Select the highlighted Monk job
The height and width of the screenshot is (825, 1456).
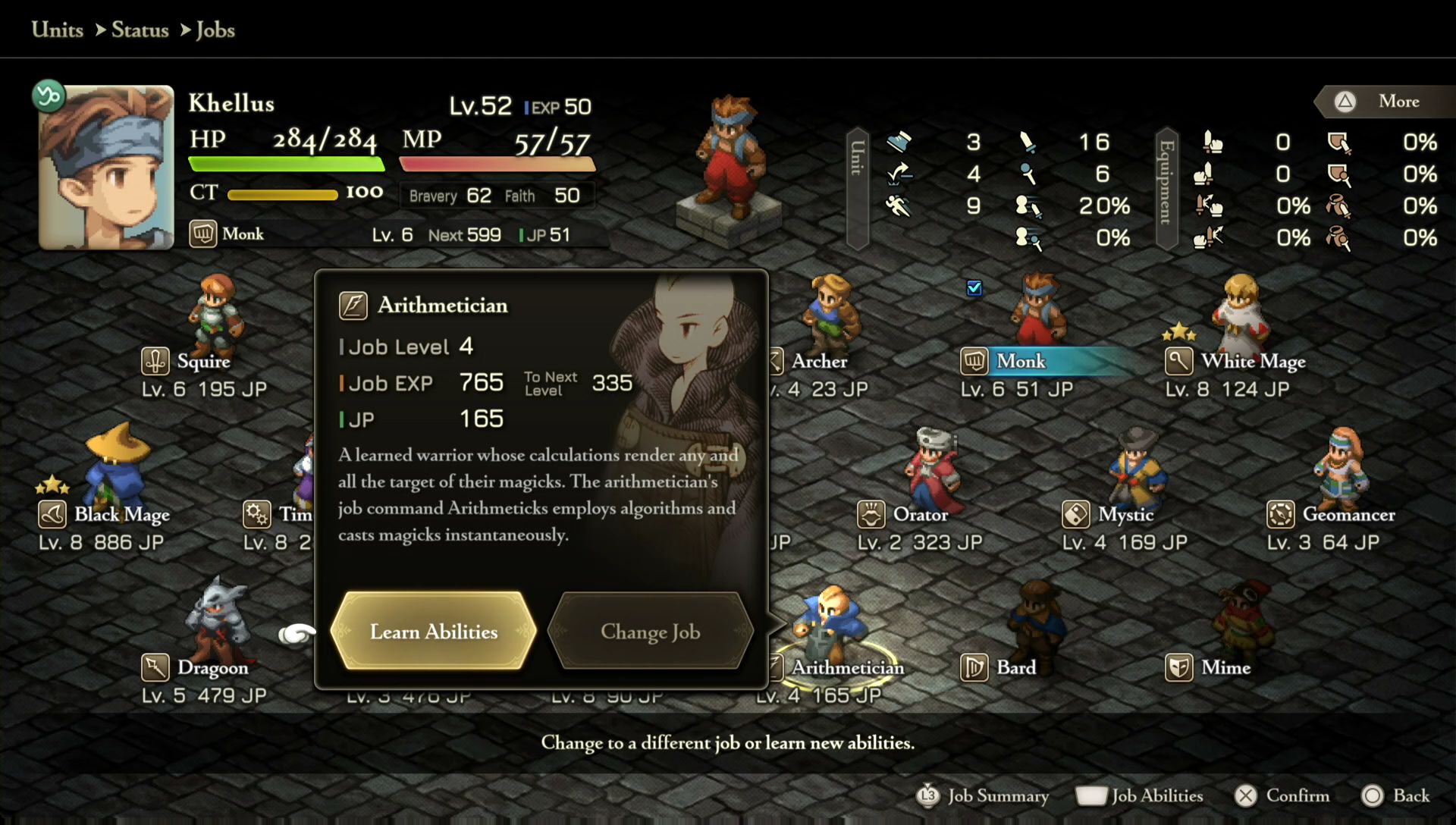point(1021,361)
